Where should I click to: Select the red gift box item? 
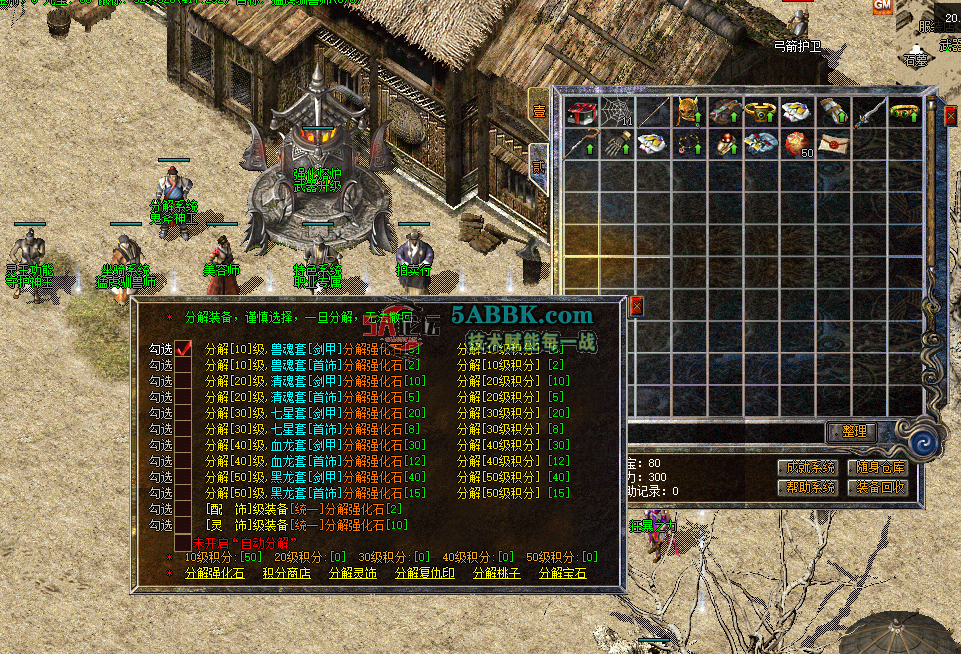point(579,111)
